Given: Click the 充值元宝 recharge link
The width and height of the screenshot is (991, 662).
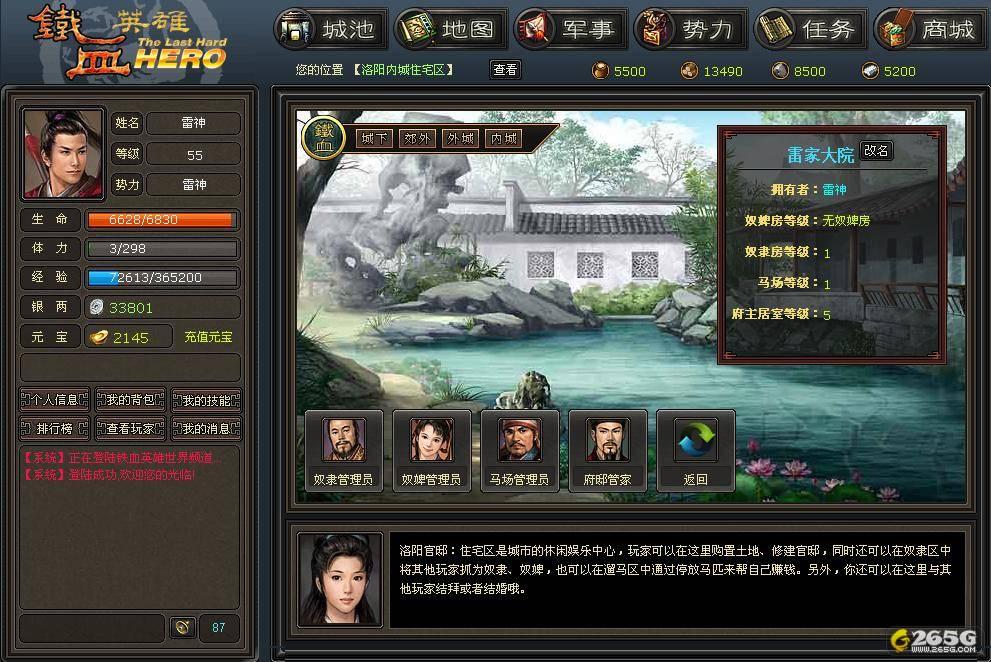Looking at the screenshot, I should (x=208, y=338).
